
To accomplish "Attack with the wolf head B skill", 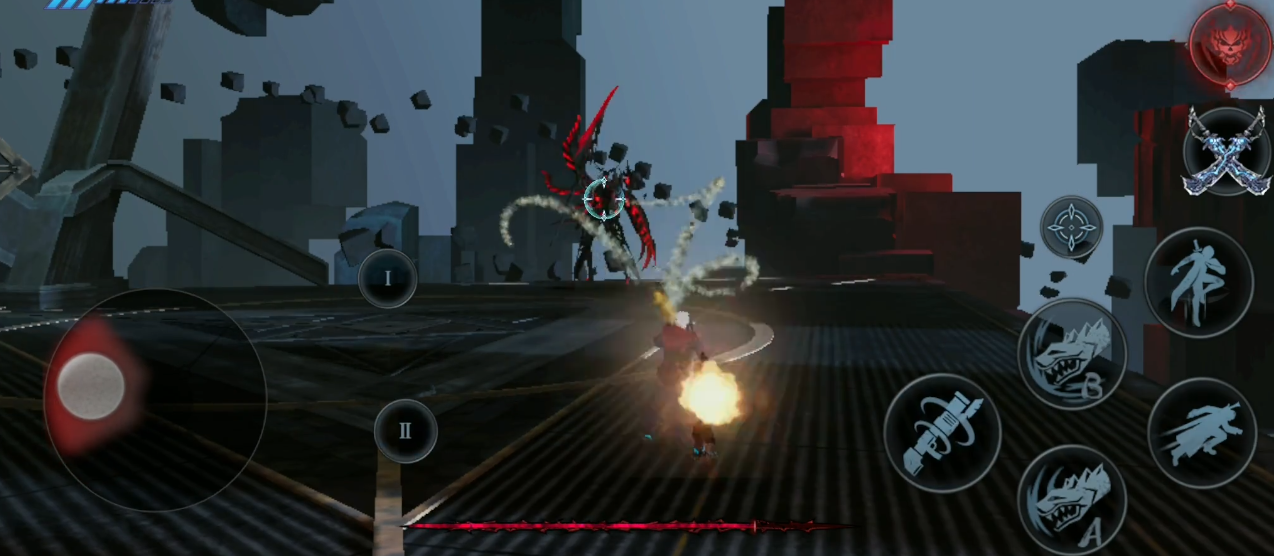I will click(x=1071, y=353).
